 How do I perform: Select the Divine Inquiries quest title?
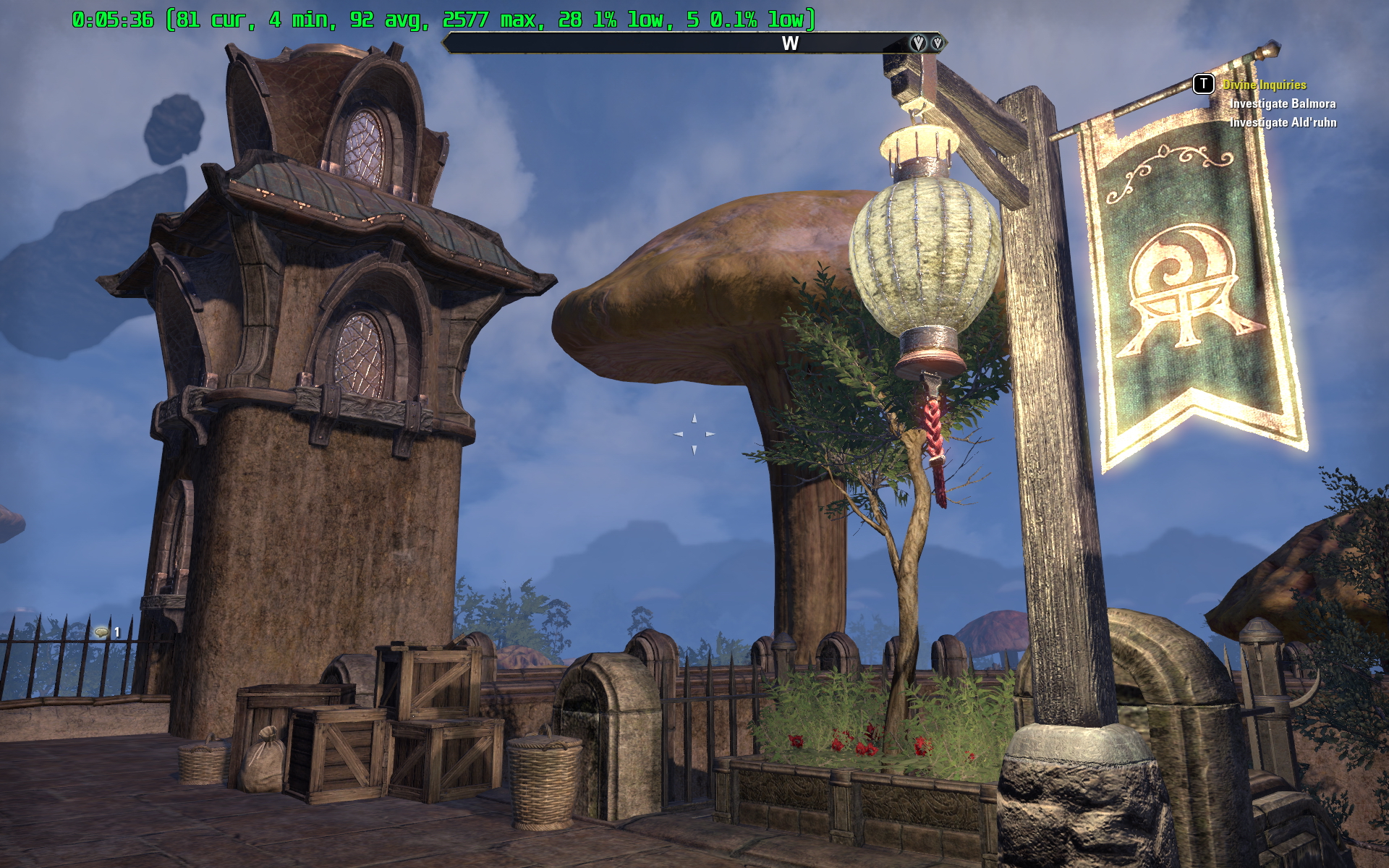point(1264,85)
